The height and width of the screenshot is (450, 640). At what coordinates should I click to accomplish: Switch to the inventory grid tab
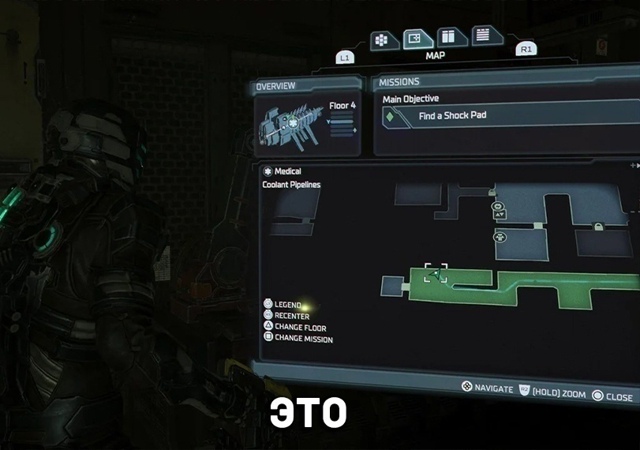380,41
